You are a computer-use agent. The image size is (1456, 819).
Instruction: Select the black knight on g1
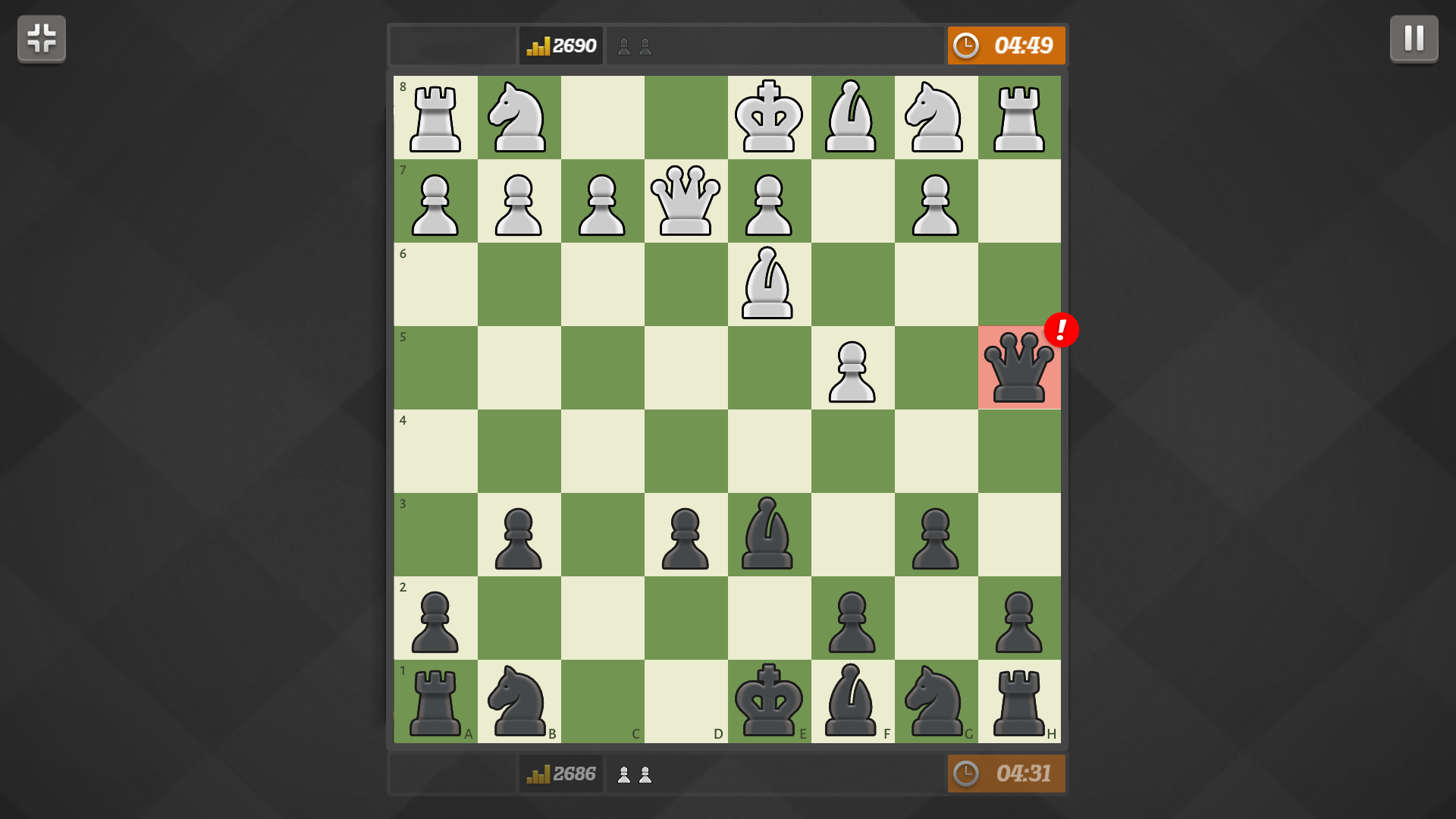(936, 701)
